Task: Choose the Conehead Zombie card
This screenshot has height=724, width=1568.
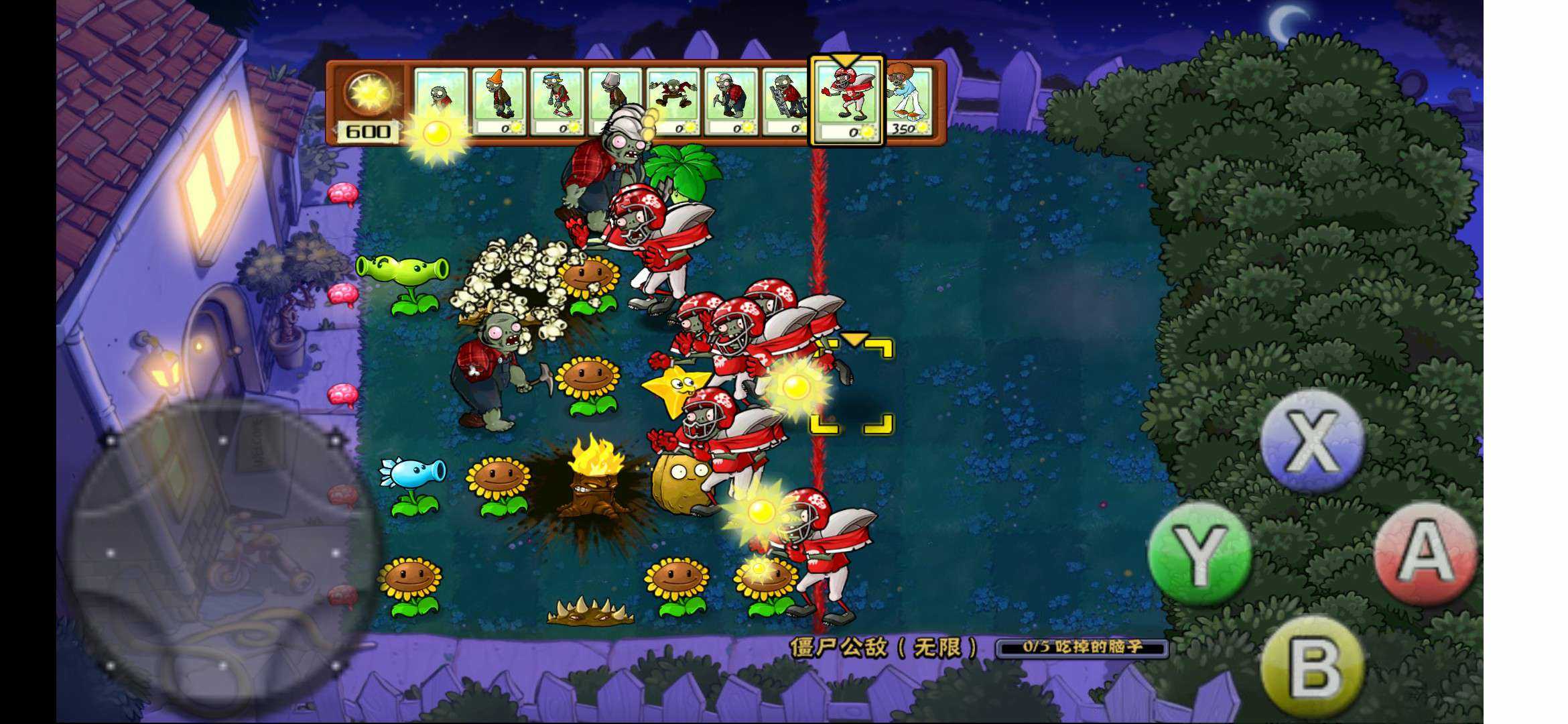Action: coord(499,101)
